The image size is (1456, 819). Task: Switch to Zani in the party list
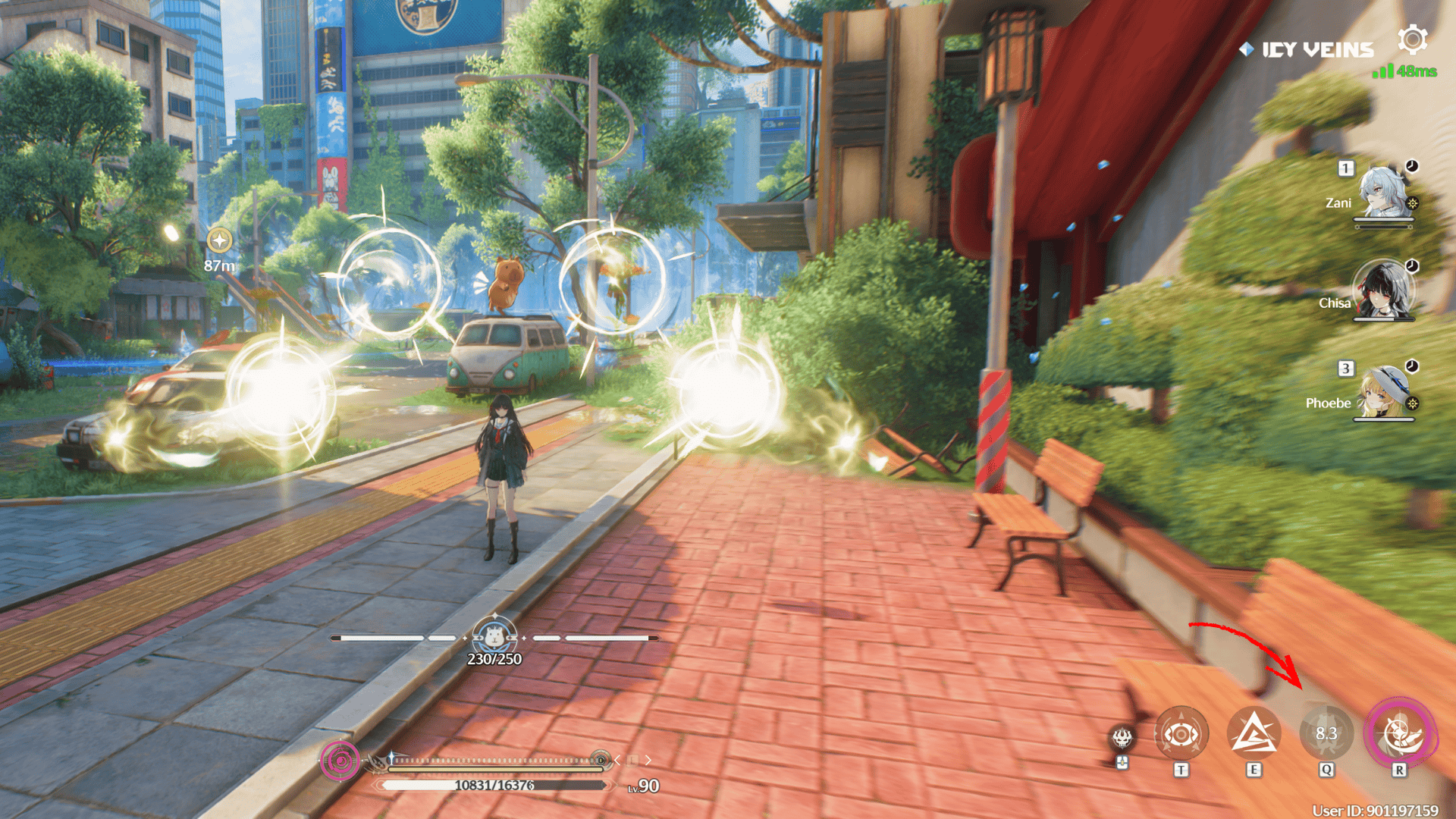point(1383,192)
